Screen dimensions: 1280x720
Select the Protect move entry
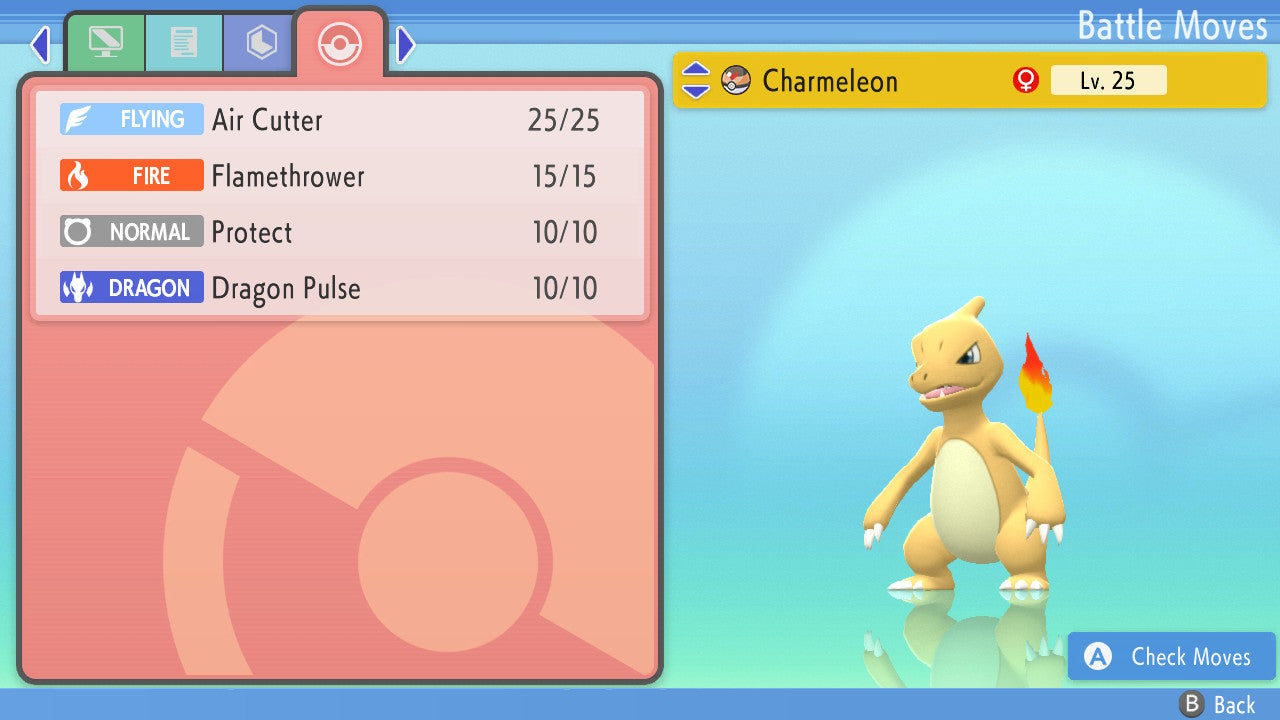[340, 232]
